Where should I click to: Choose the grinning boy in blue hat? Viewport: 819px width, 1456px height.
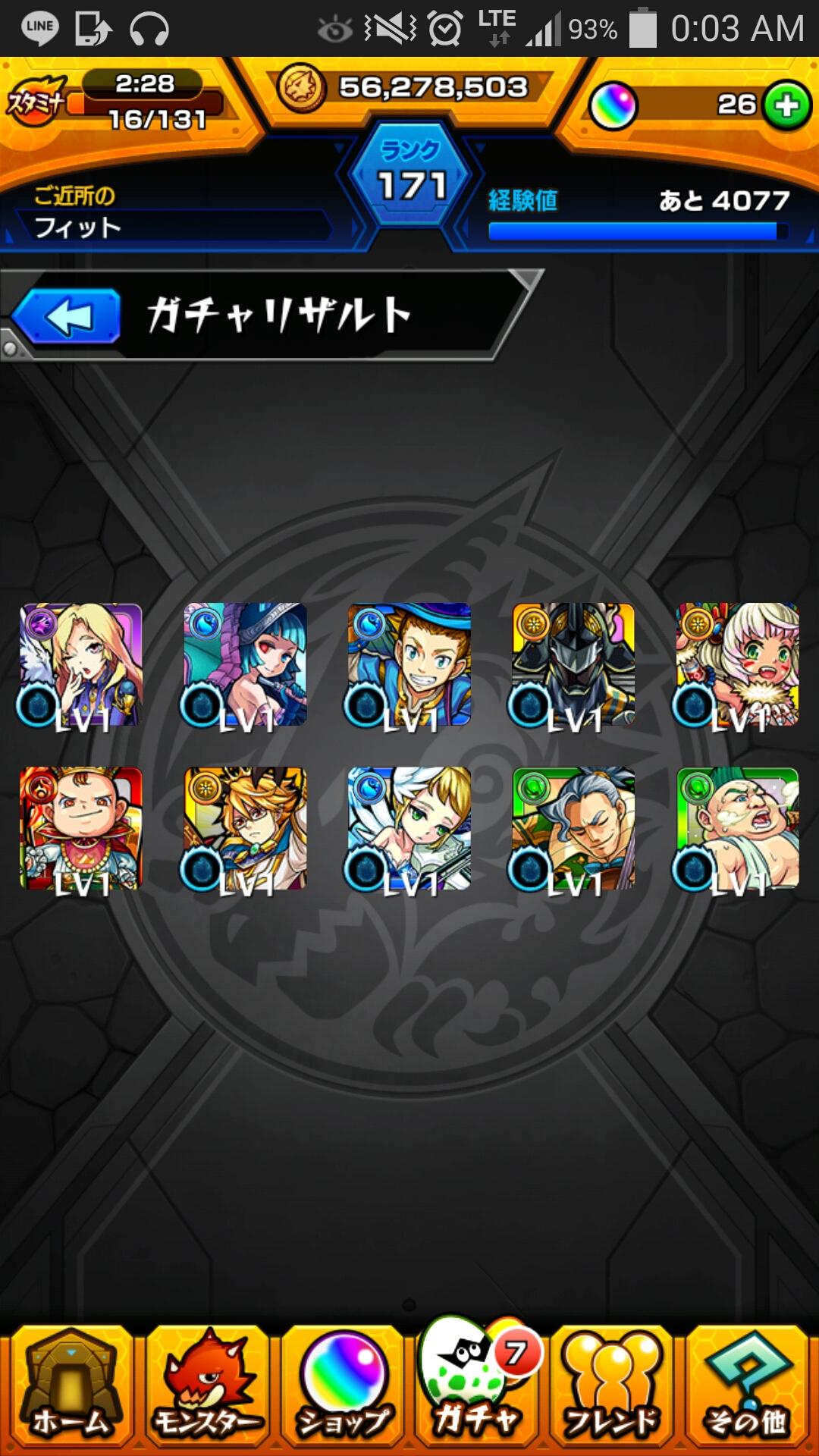pyautogui.click(x=409, y=664)
